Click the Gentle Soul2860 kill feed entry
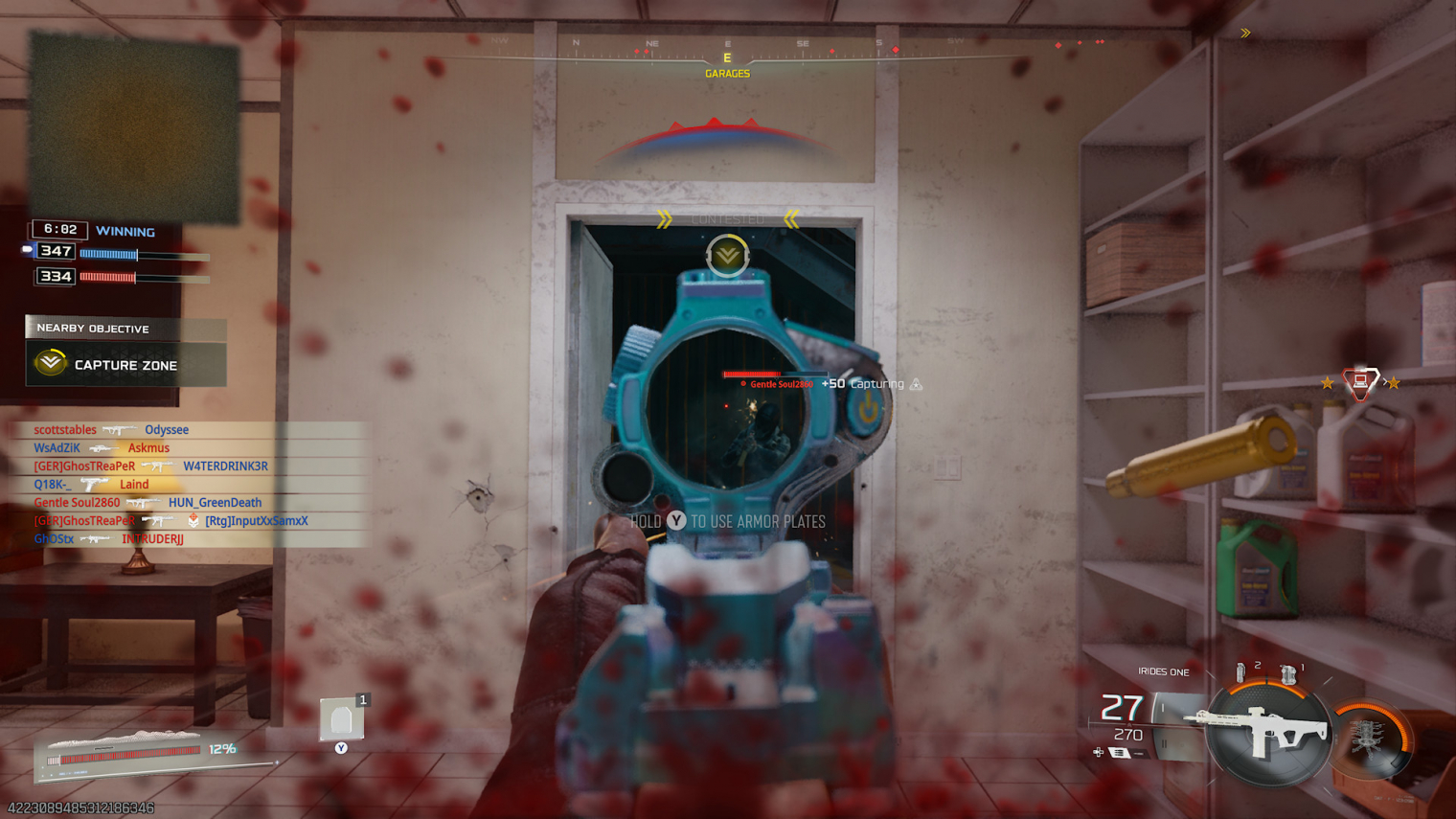 click(148, 503)
